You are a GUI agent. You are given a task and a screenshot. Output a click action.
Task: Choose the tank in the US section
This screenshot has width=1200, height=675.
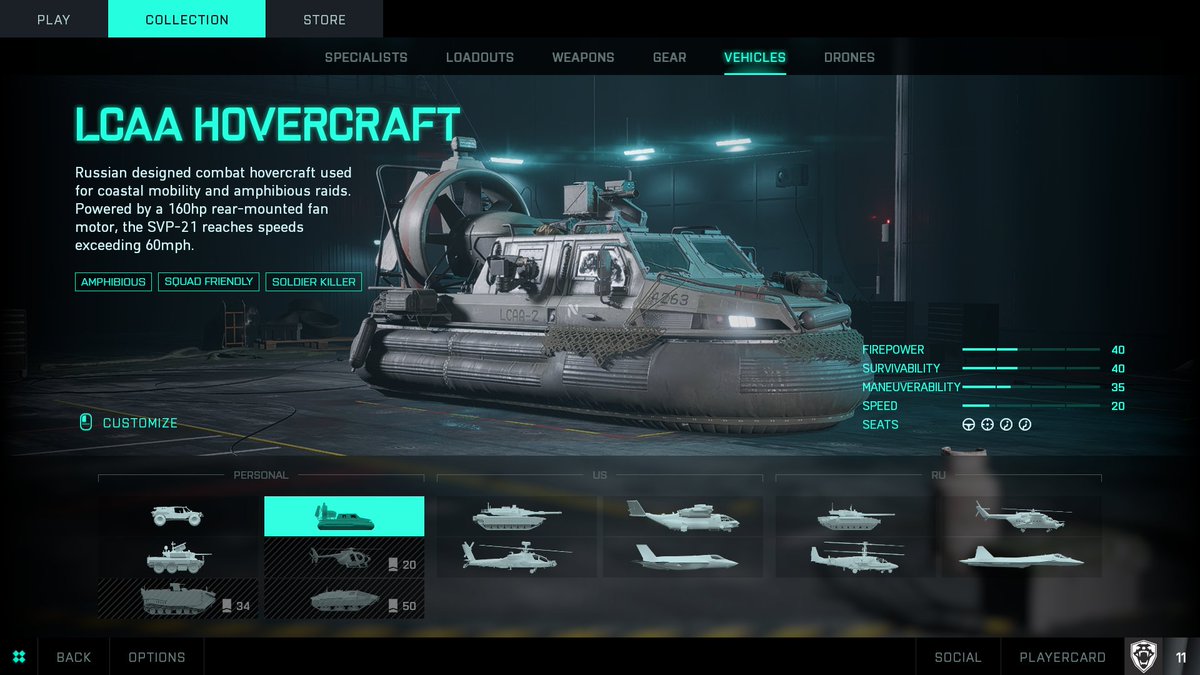[x=517, y=516]
